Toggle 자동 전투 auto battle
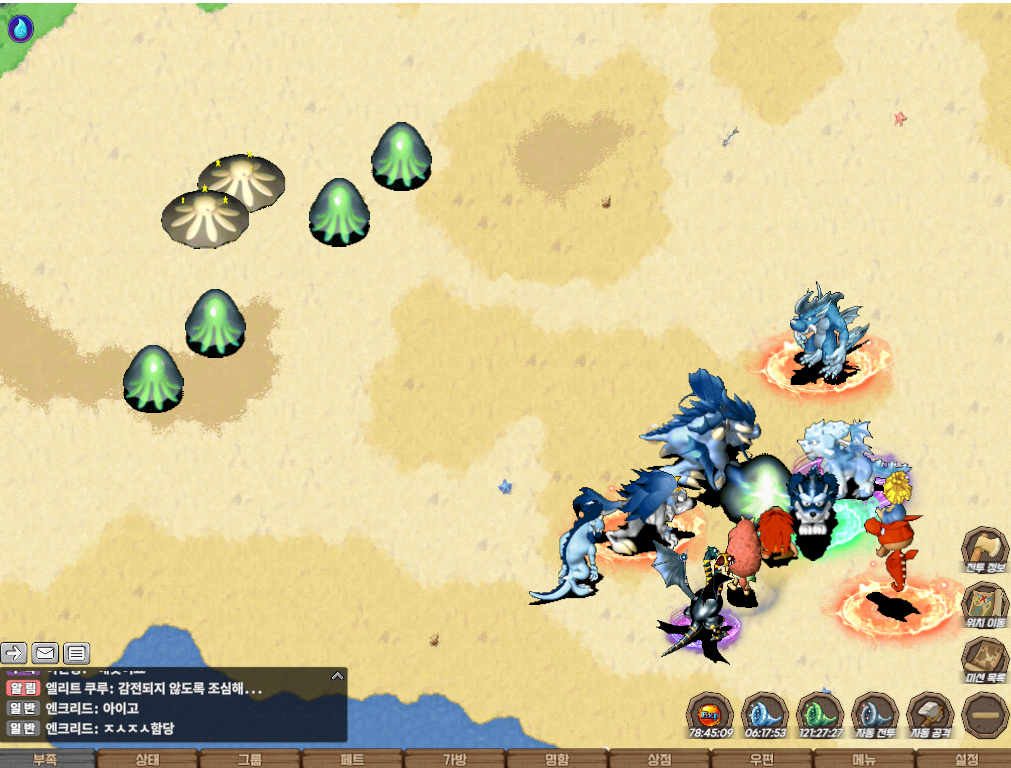Viewport: 1011px width, 768px height. point(874,715)
